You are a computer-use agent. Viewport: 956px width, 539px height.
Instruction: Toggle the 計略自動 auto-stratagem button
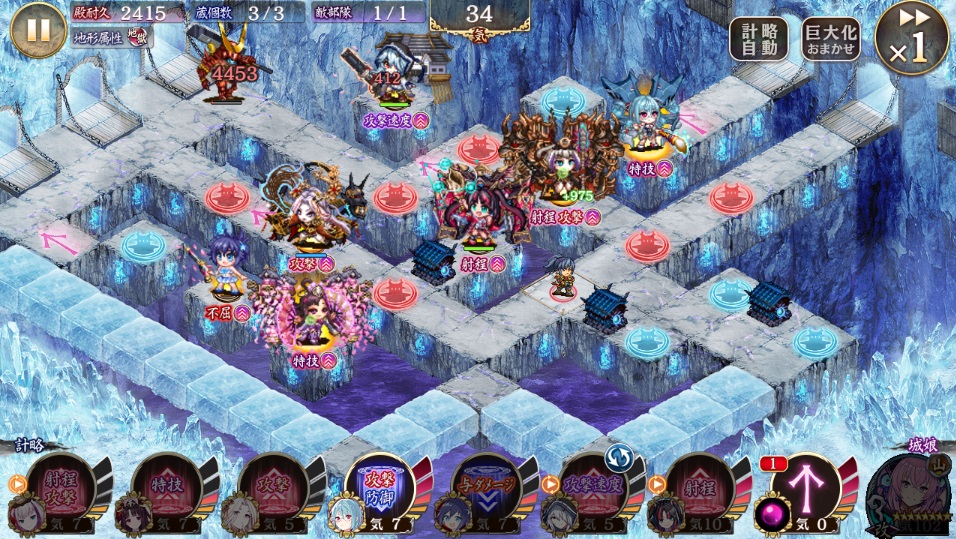[x=758, y=40]
